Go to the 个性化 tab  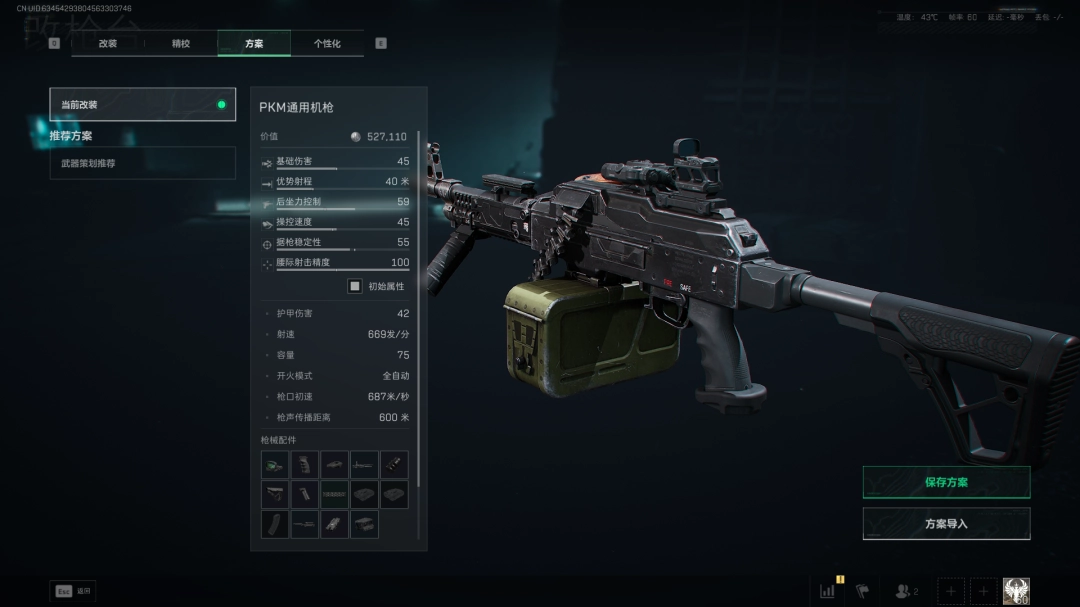tap(327, 44)
